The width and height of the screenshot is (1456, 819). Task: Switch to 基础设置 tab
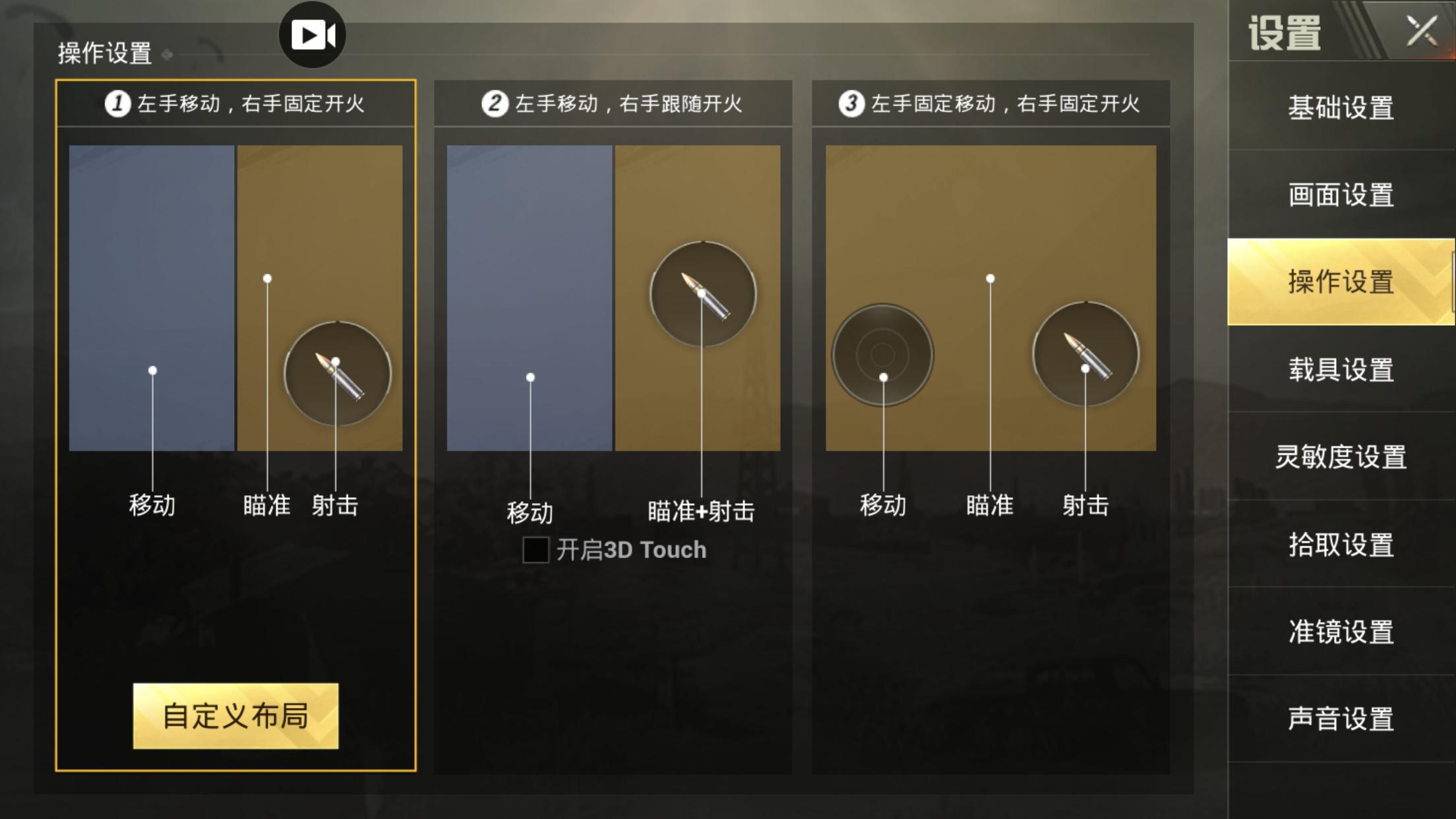(x=1342, y=110)
